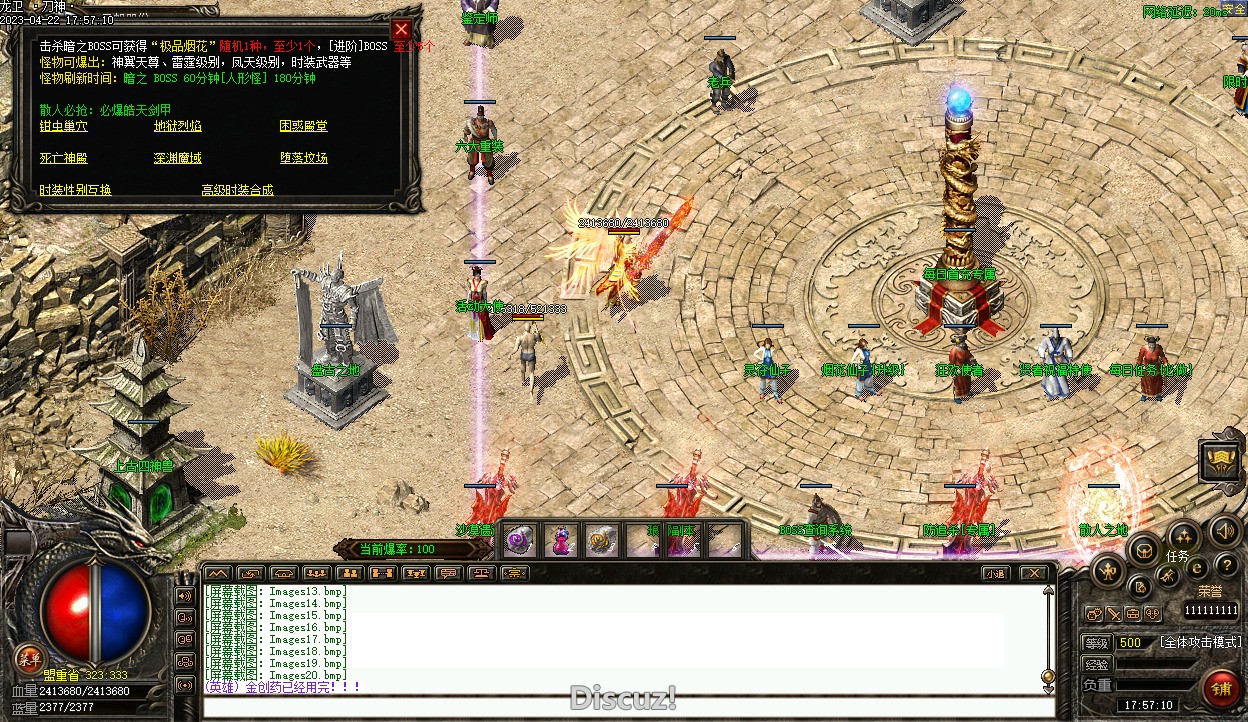Open 高级时装合成 crafting link

(x=237, y=190)
